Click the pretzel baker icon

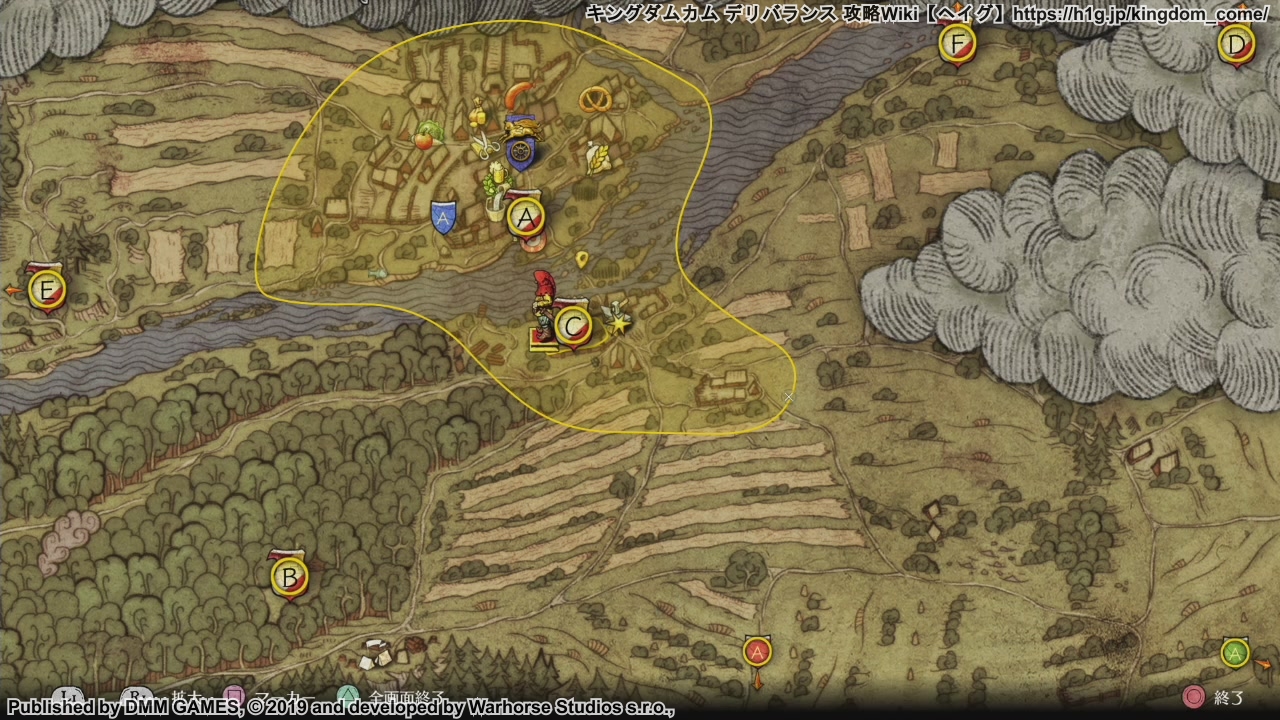[597, 99]
